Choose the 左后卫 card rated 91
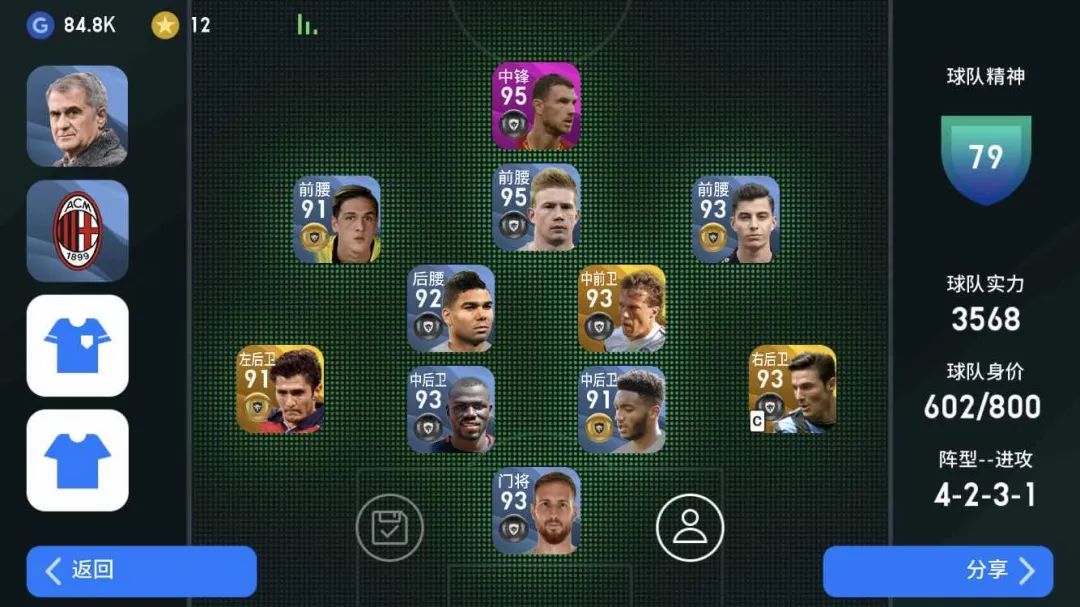 click(x=280, y=389)
